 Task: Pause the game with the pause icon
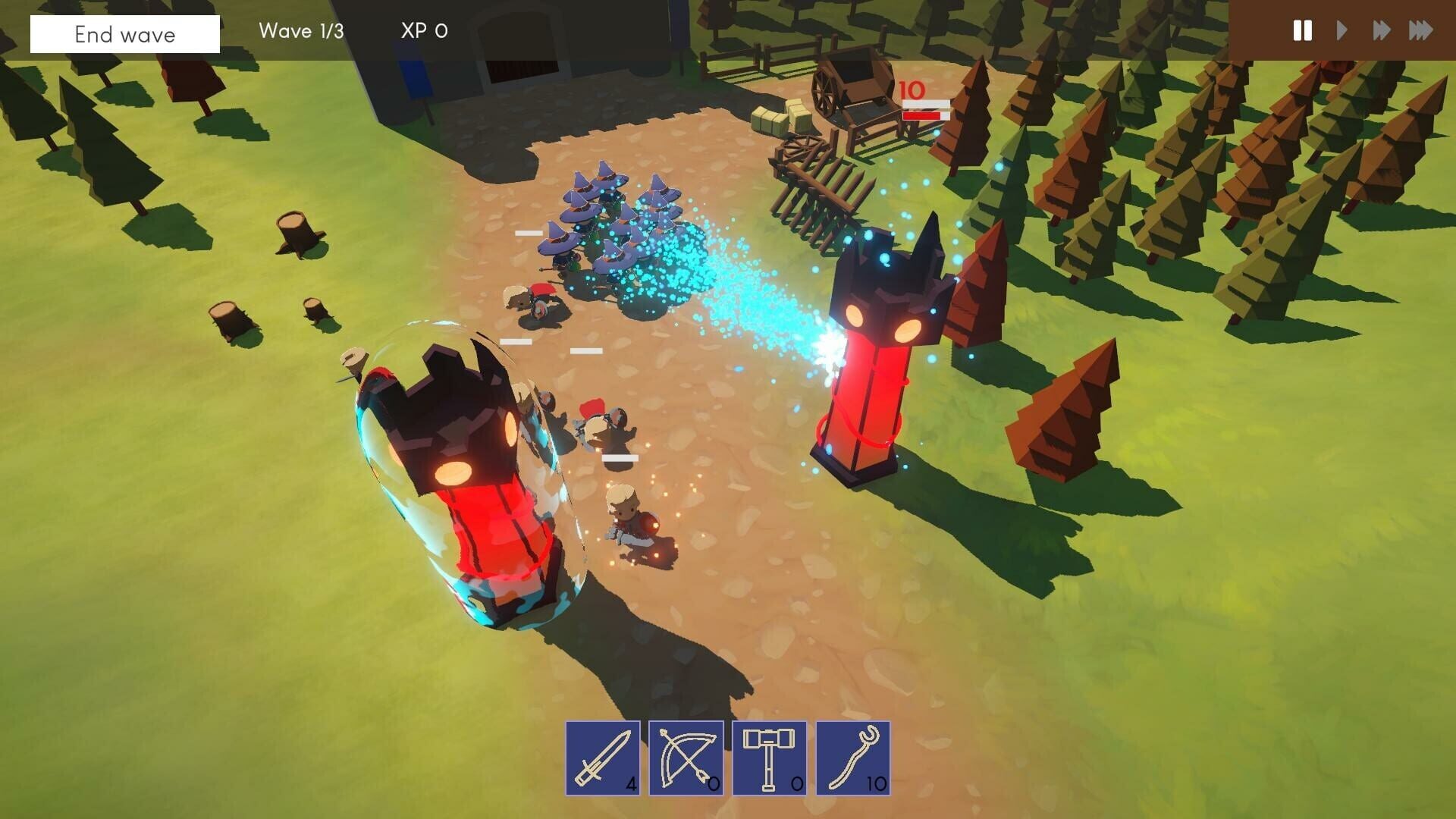(1303, 31)
